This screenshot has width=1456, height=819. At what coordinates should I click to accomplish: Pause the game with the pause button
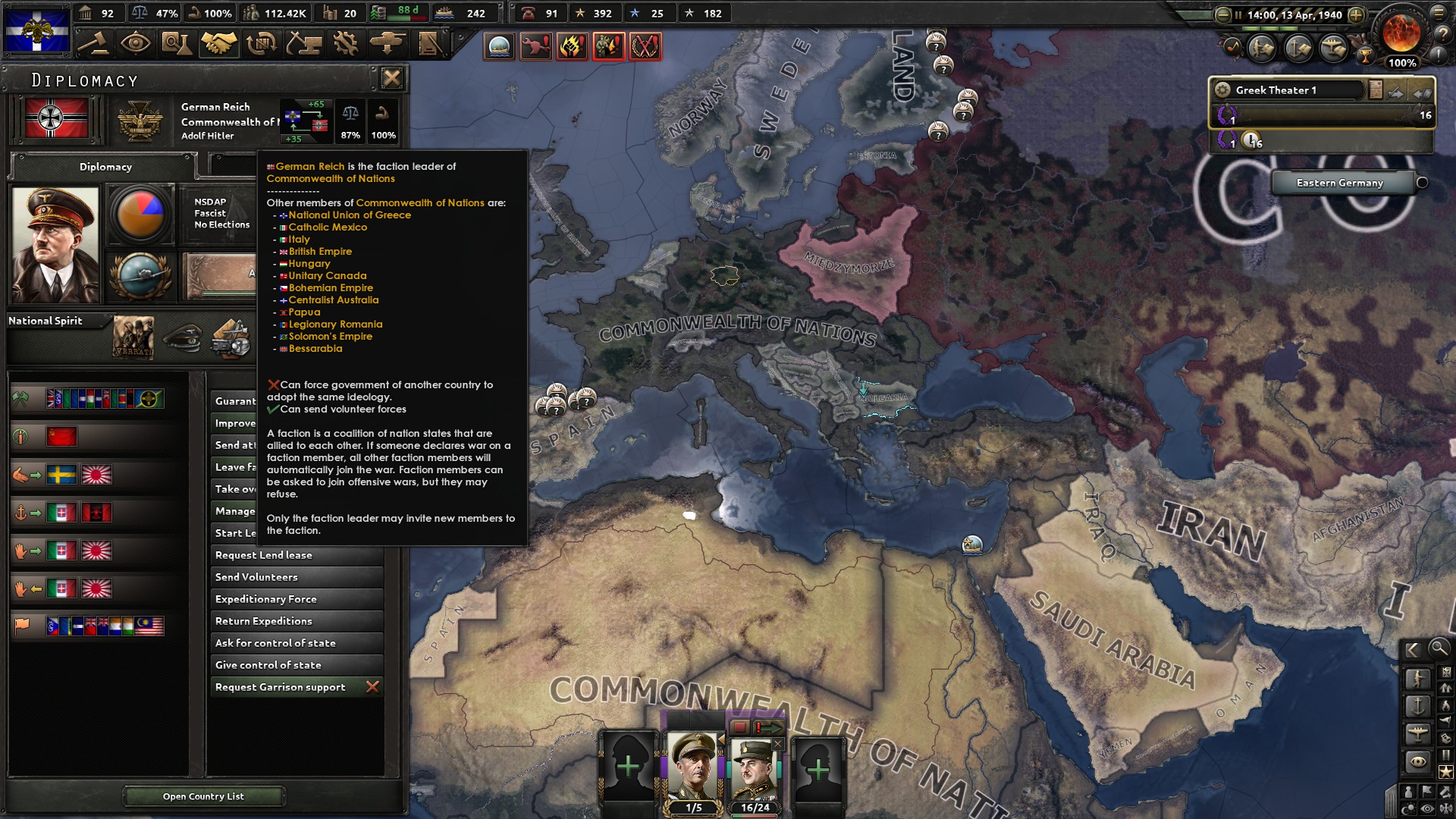pos(1238,14)
